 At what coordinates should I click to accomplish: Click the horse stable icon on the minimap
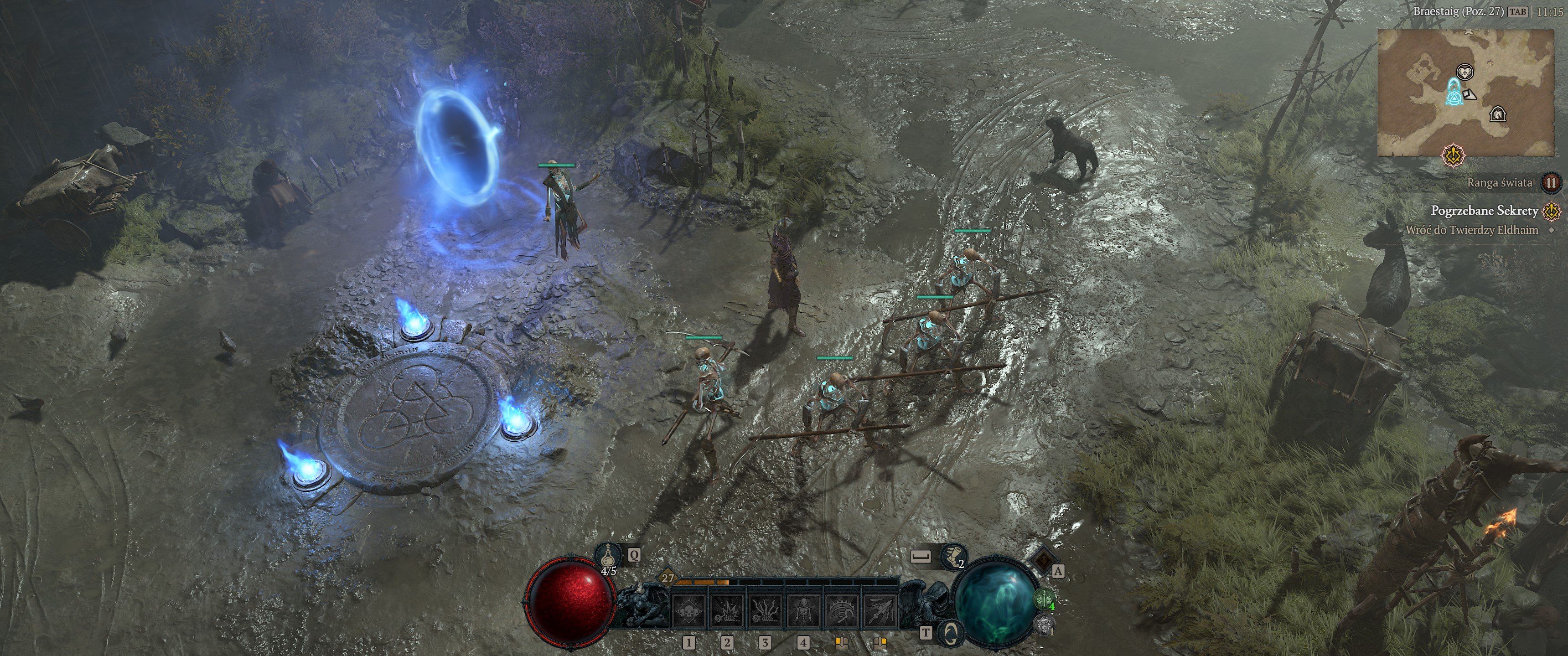point(1498,114)
